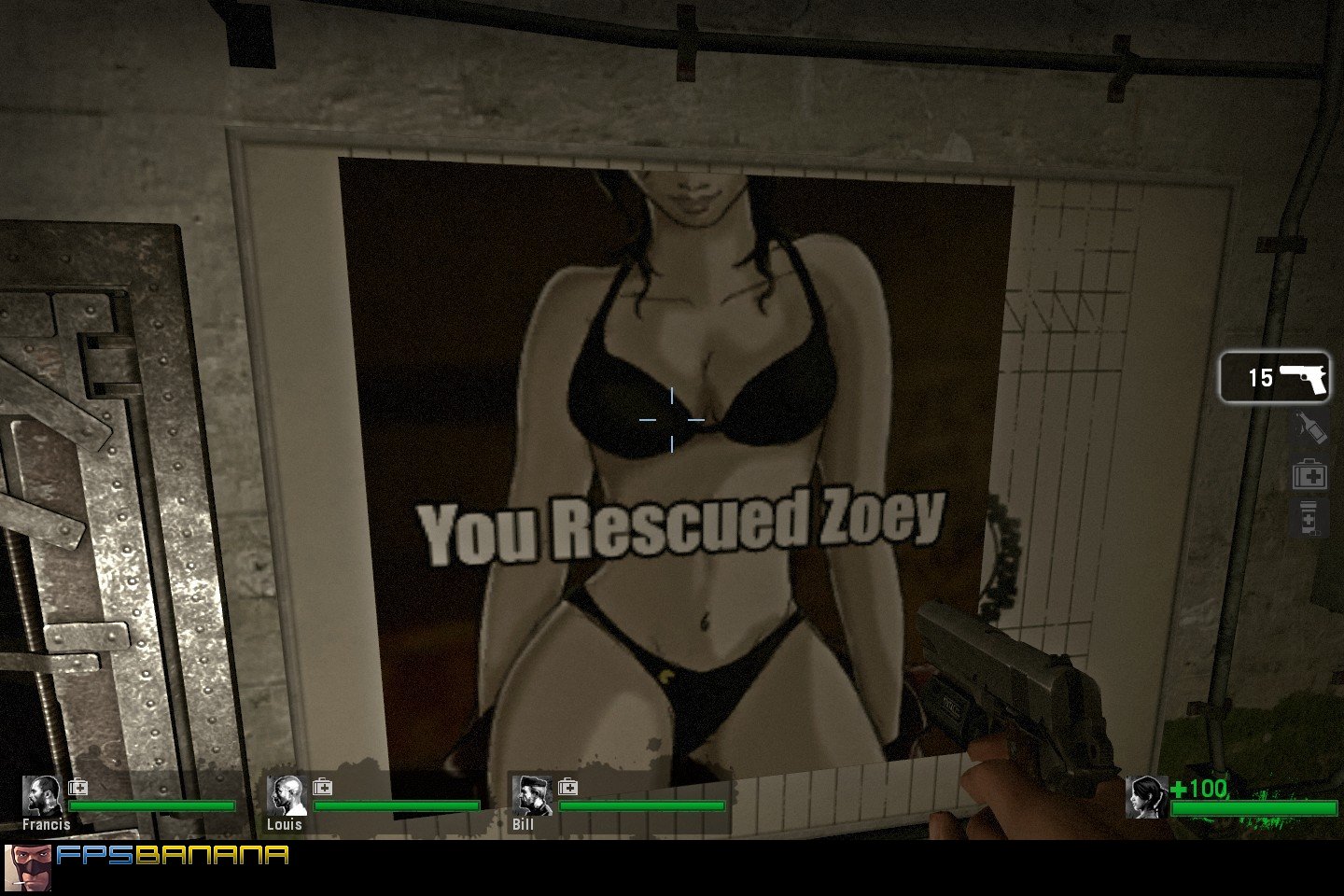Open the first aid kit slot icon
This screenshot has height=896, width=1344.
coord(1309,475)
